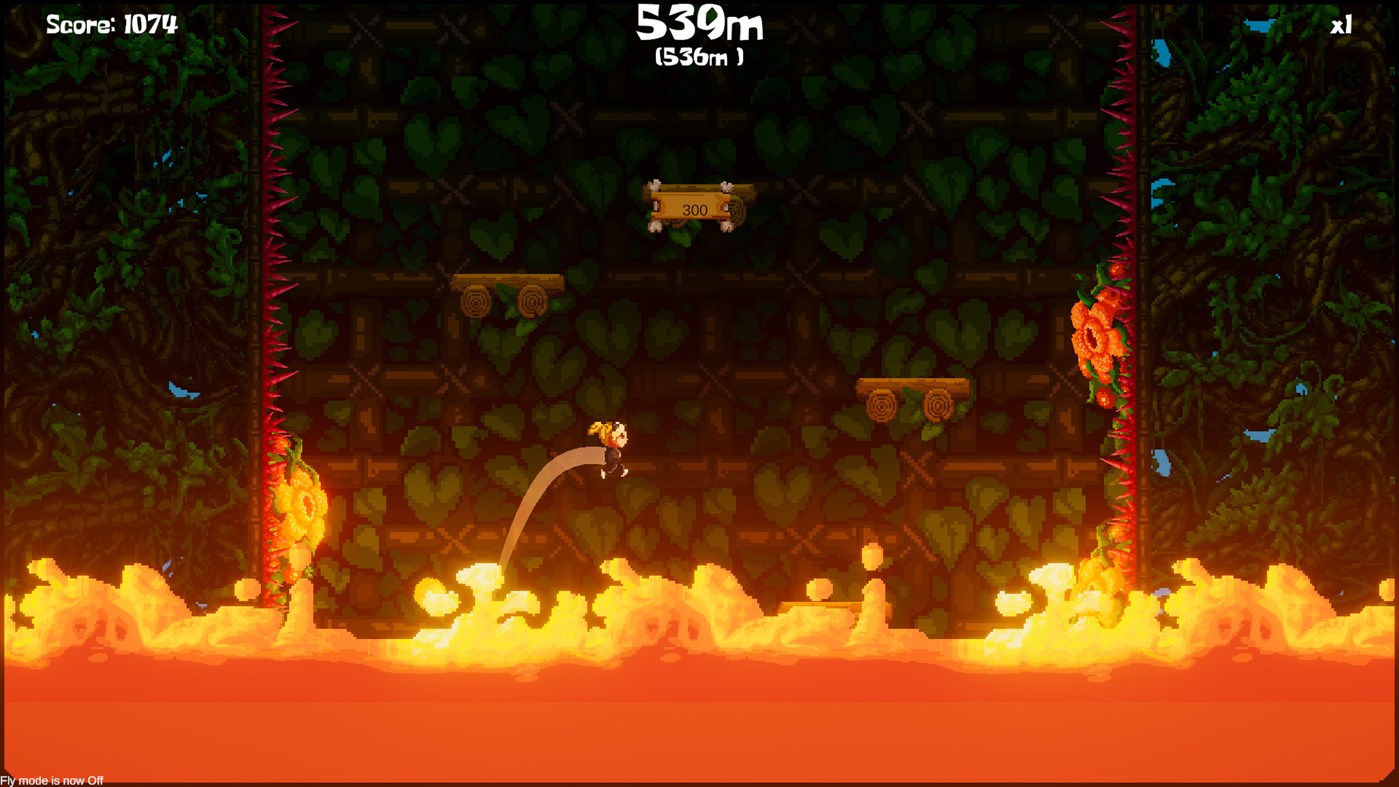
Task: Select the Score: 1074 HUD label
Action: 111,22
